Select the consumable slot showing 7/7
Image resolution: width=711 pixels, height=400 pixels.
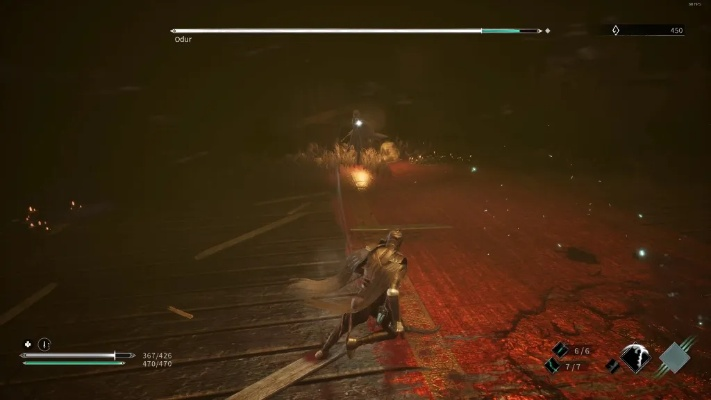[x=552, y=366]
